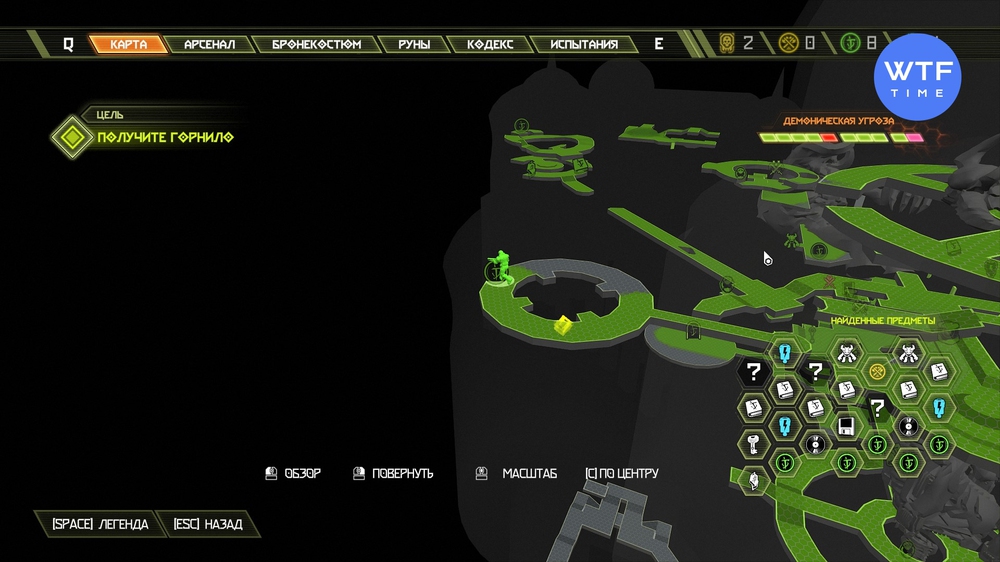Pick the yellow crossed-tools token in found items
1000x562 pixels.
[877, 372]
